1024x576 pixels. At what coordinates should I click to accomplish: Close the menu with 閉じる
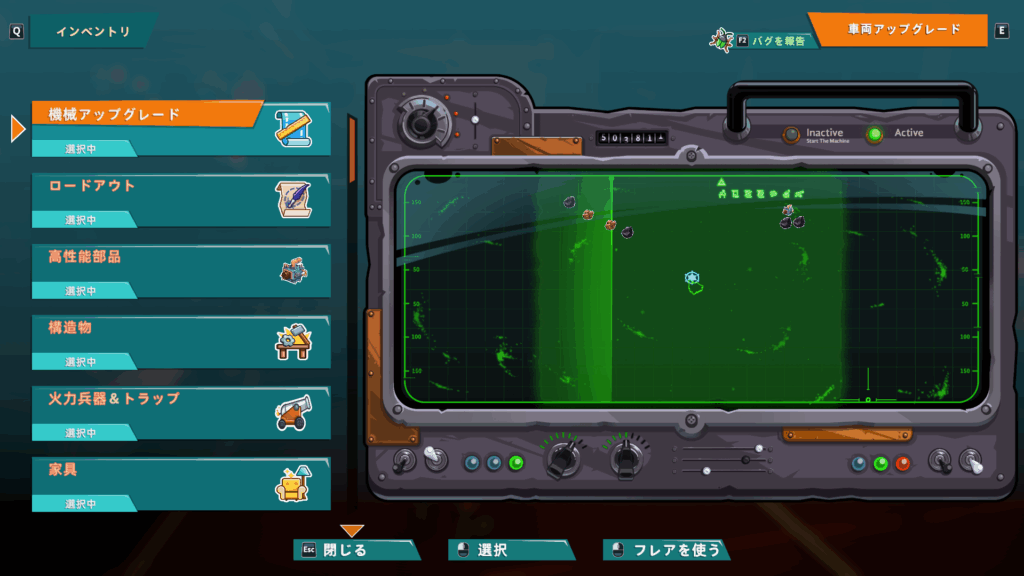point(355,550)
